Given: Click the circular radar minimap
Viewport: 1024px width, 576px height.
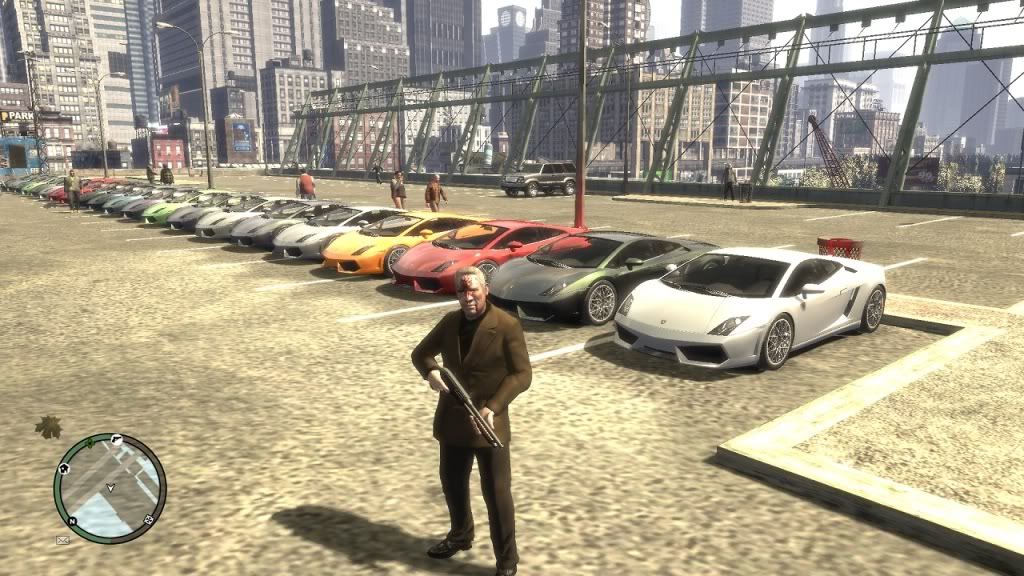Looking at the screenshot, I should click(x=110, y=488).
